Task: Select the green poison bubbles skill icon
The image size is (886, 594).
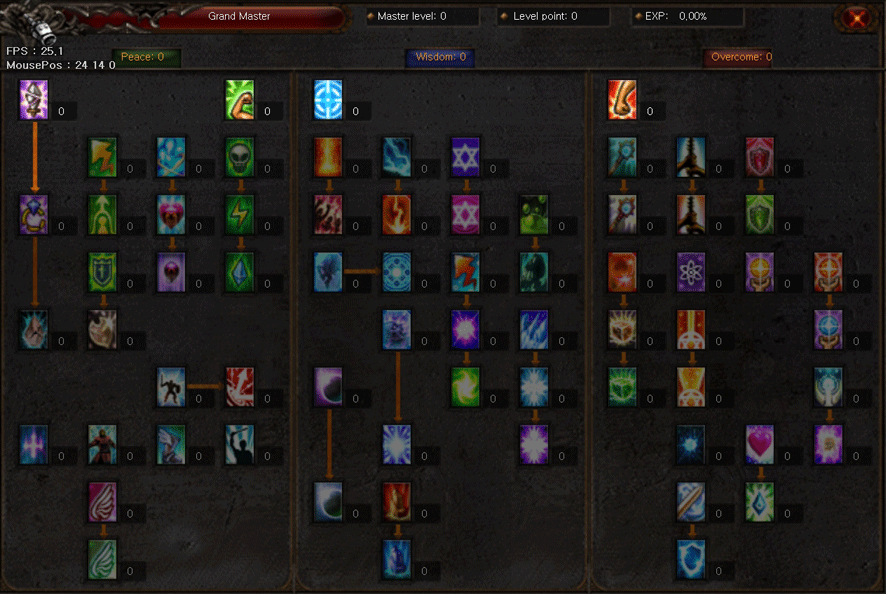Action: (534, 215)
